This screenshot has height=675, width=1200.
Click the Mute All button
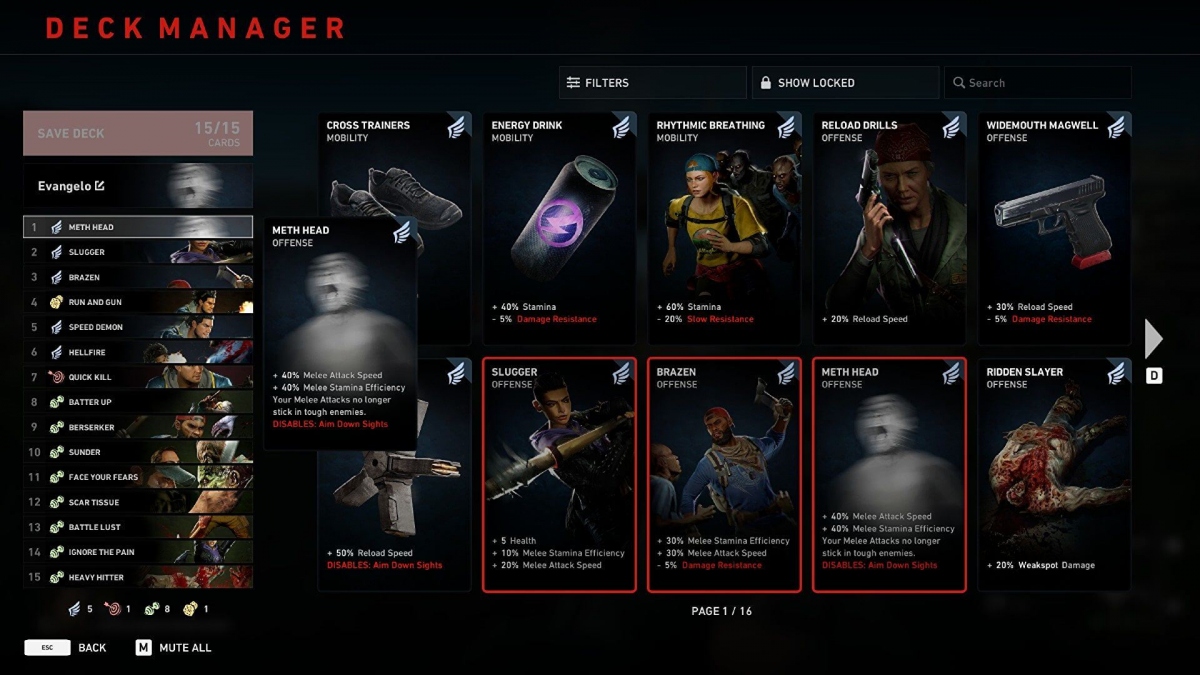[x=174, y=648]
